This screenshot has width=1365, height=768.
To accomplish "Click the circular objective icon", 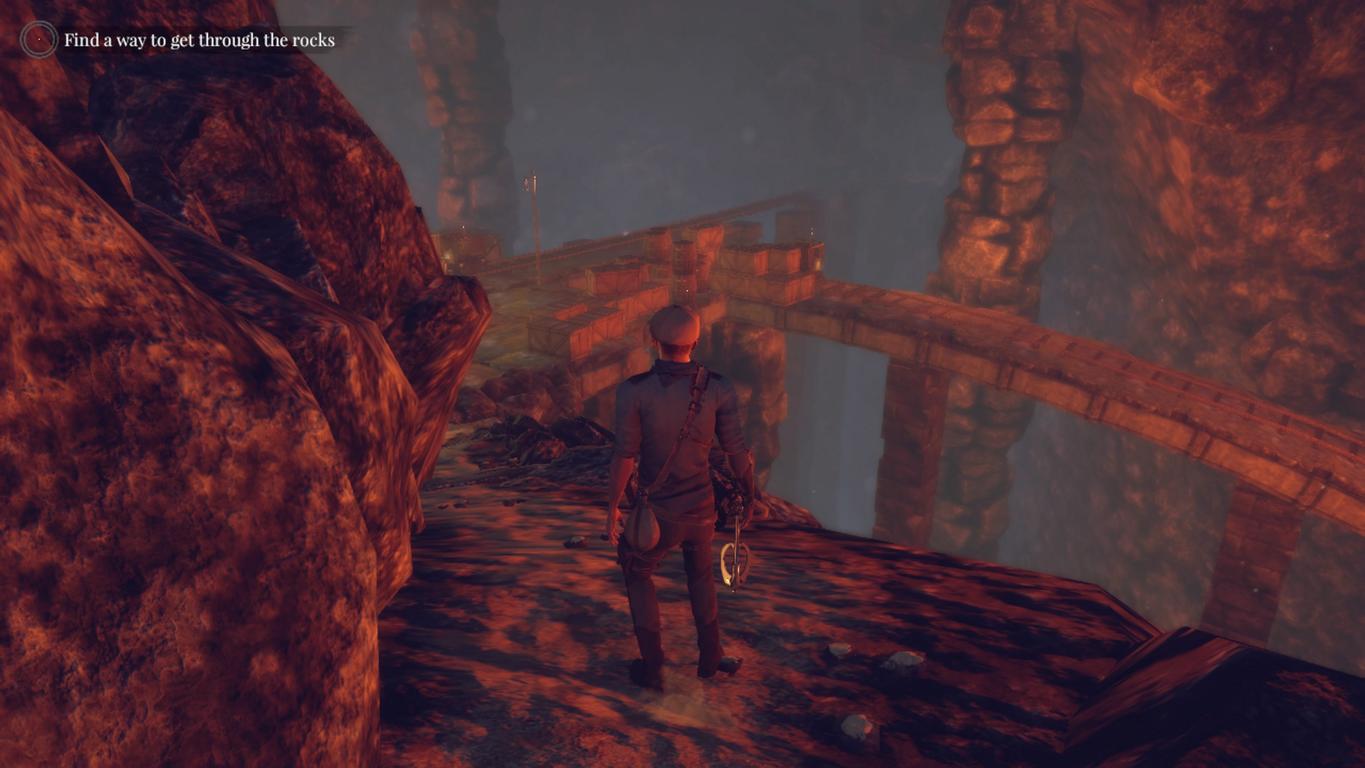I will point(38,40).
